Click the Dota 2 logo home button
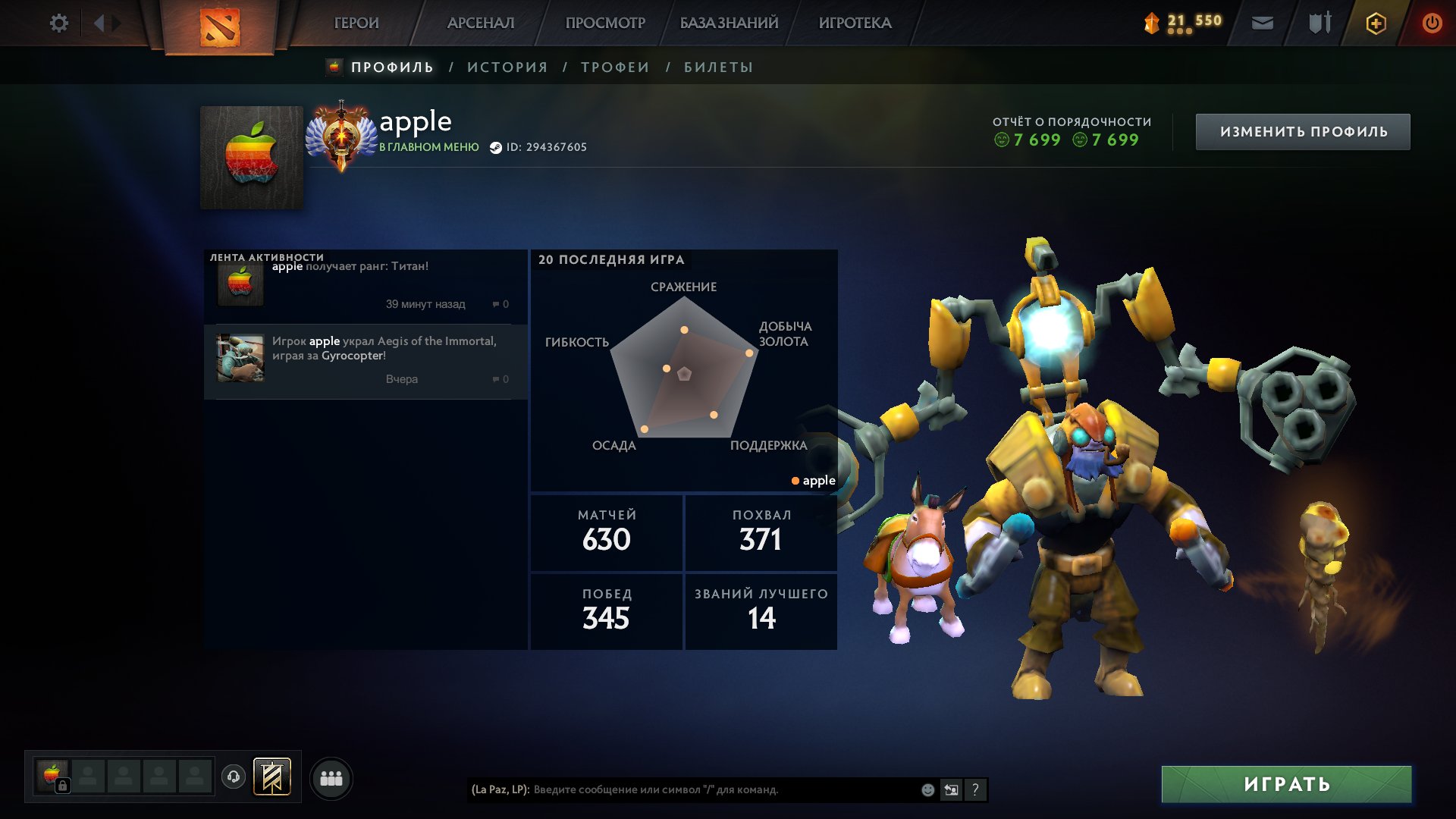The height and width of the screenshot is (819, 1456). 220,27
